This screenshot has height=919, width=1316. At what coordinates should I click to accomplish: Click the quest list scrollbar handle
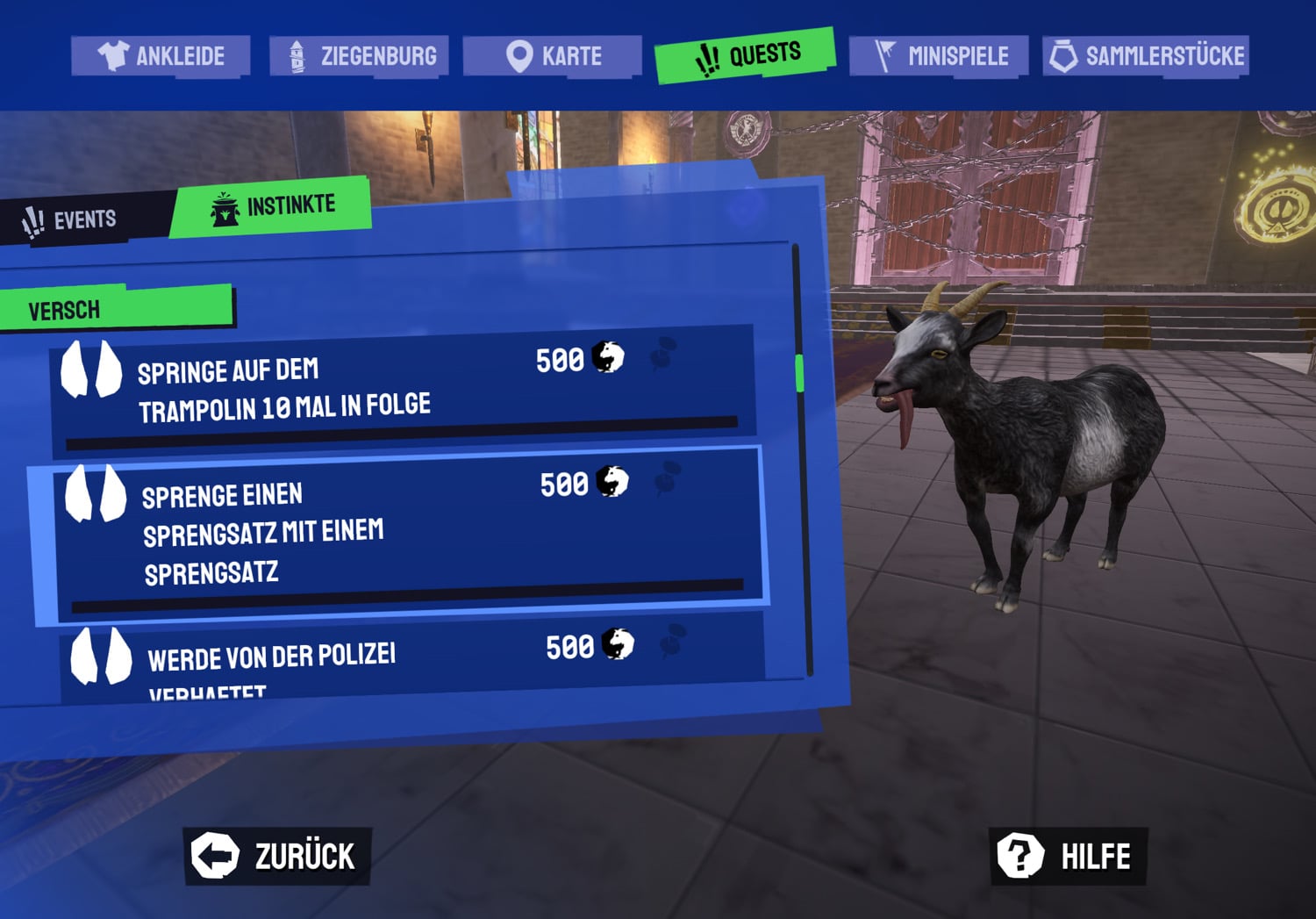pyautogui.click(x=799, y=373)
